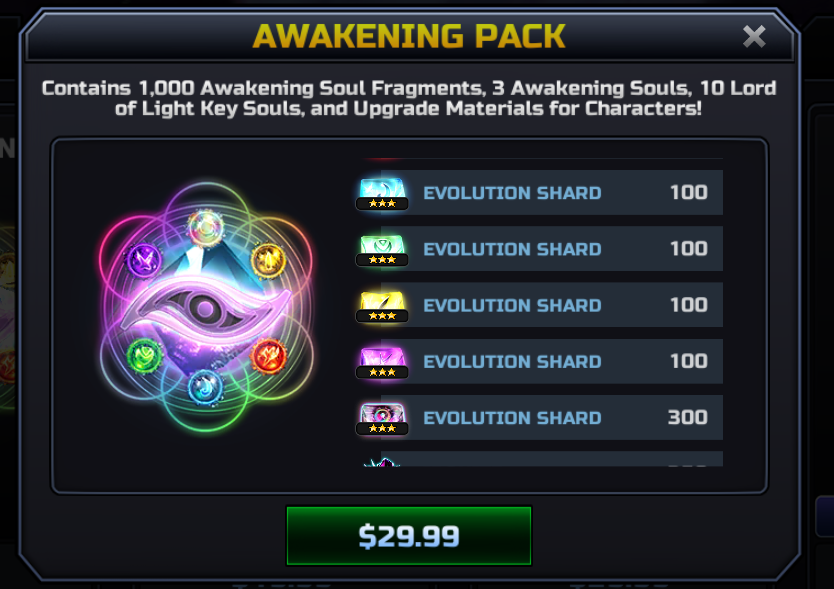Screen dimensions: 834x589
Task: Buy the pack for $29.99
Action: pos(408,536)
